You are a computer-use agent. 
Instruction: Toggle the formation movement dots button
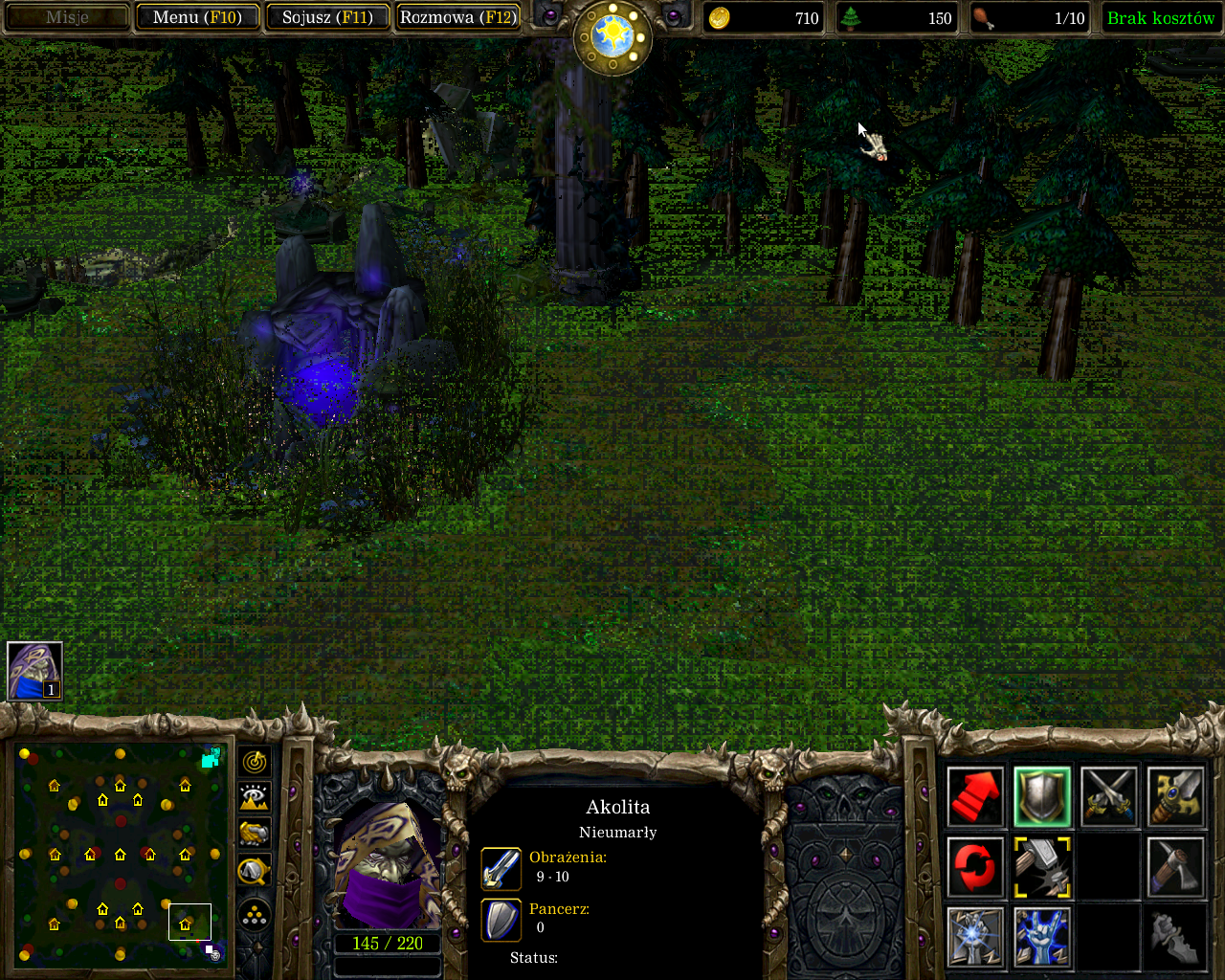(255, 915)
